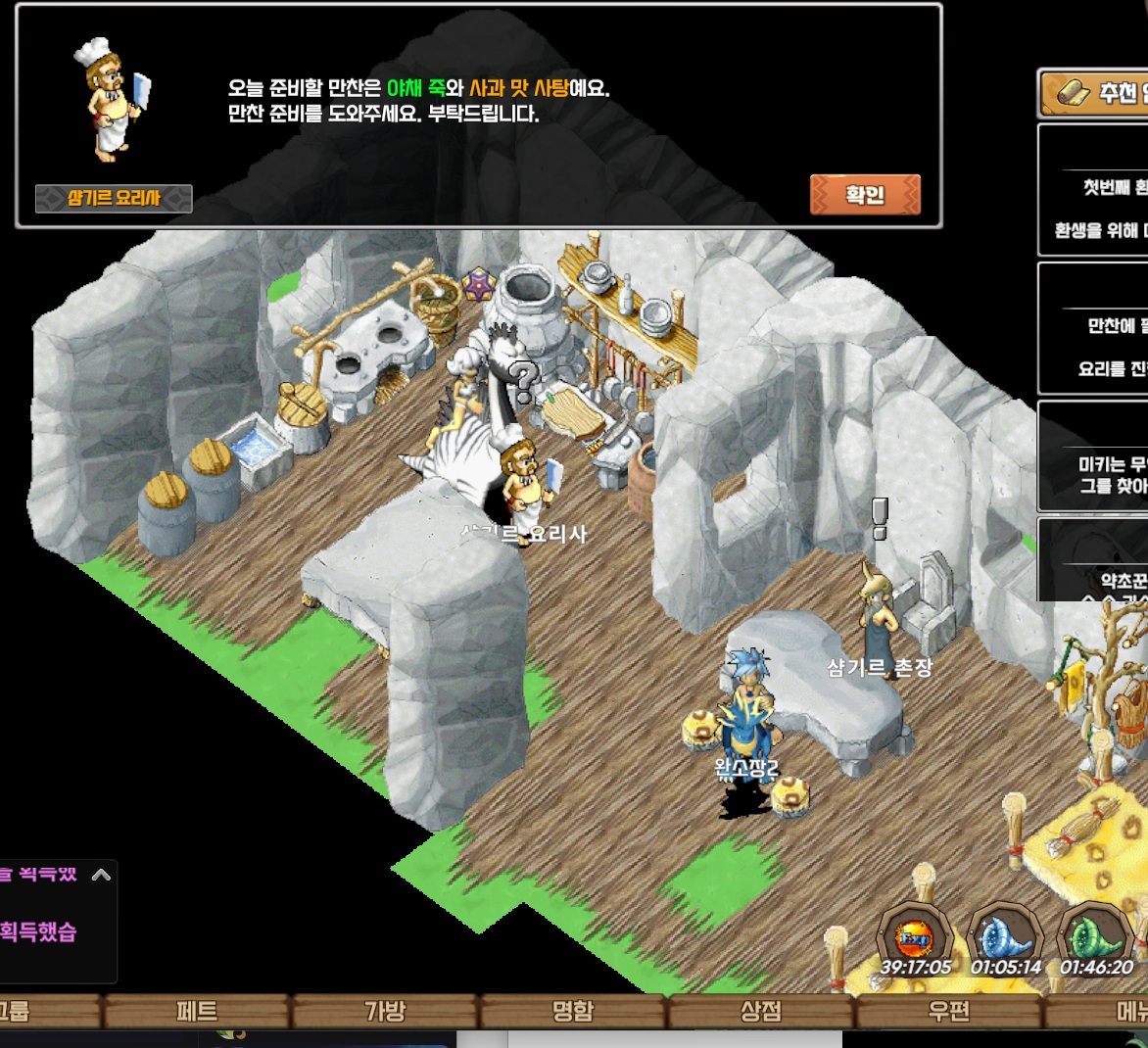Open the 가방 (Bag) inventory

click(385, 1011)
